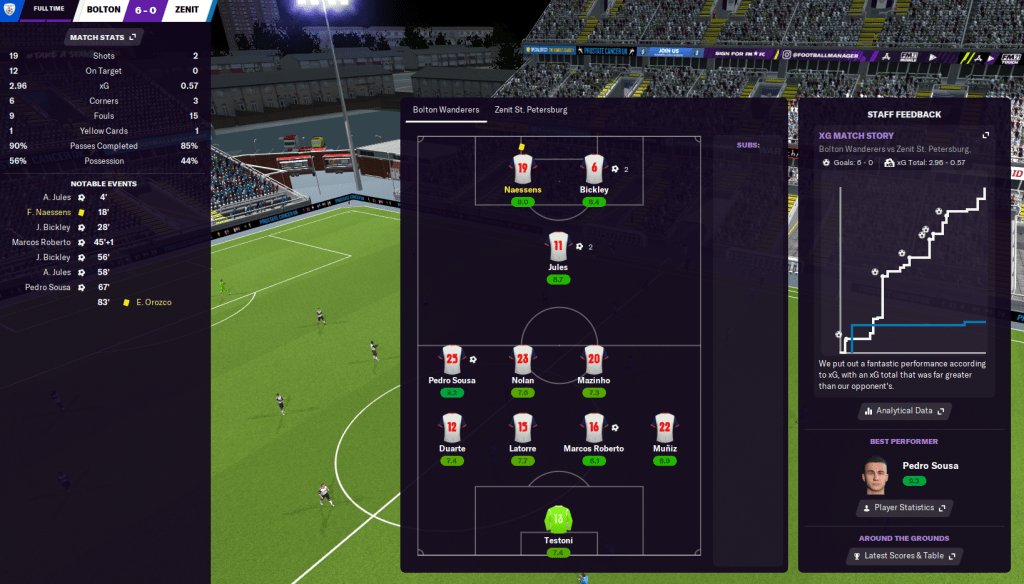Choose left-back Duarte
Screen dimensions: 1024x584
click(451, 428)
